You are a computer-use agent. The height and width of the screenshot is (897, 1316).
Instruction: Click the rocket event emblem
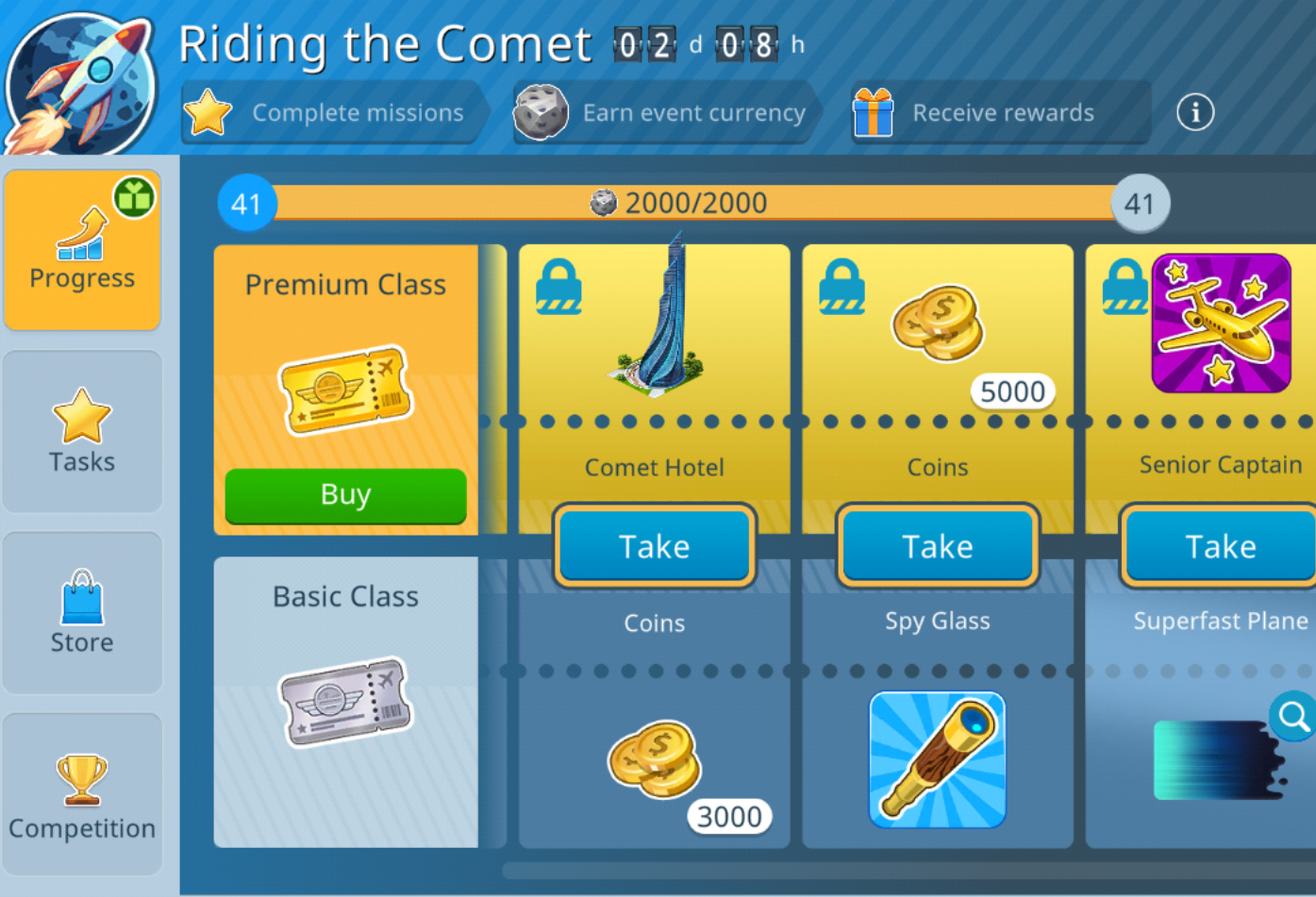point(83,80)
